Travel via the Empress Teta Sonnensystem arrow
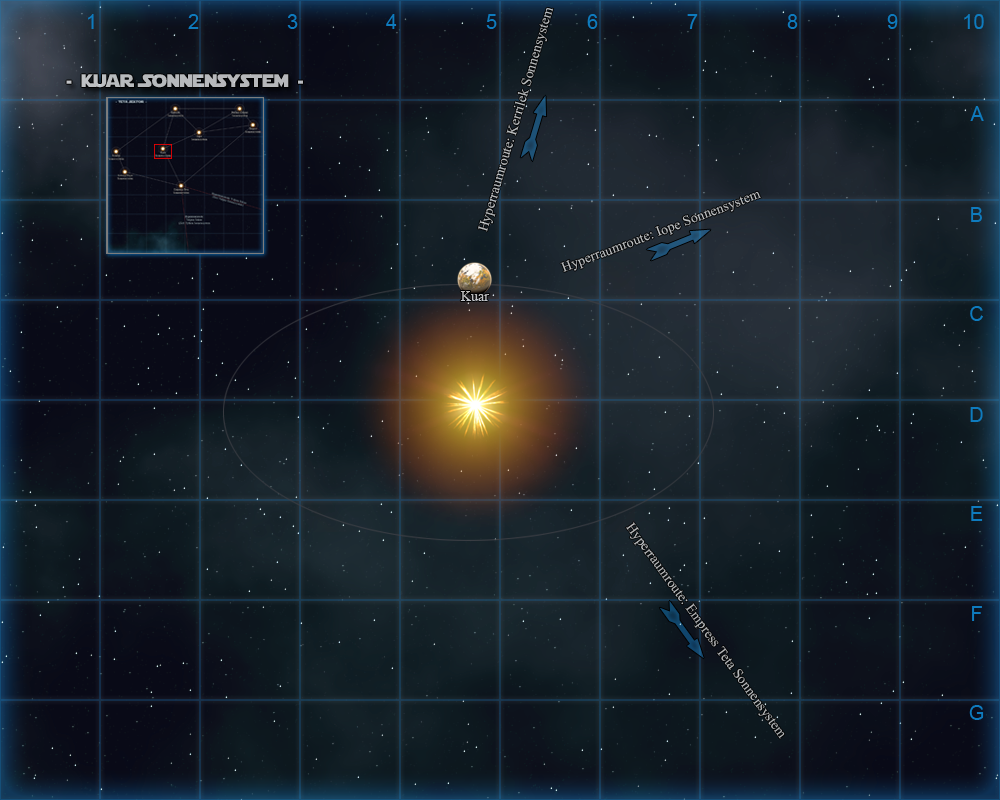 pos(682,630)
